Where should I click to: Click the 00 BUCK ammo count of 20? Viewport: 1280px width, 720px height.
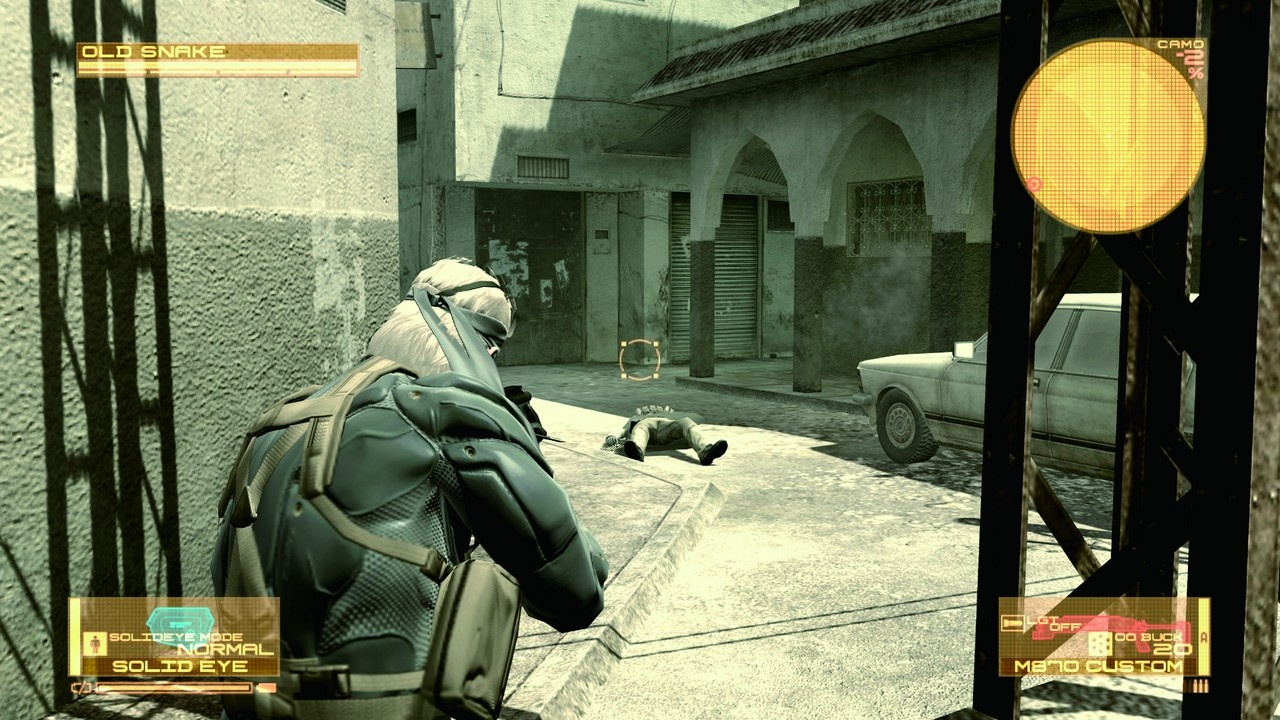click(x=1172, y=648)
